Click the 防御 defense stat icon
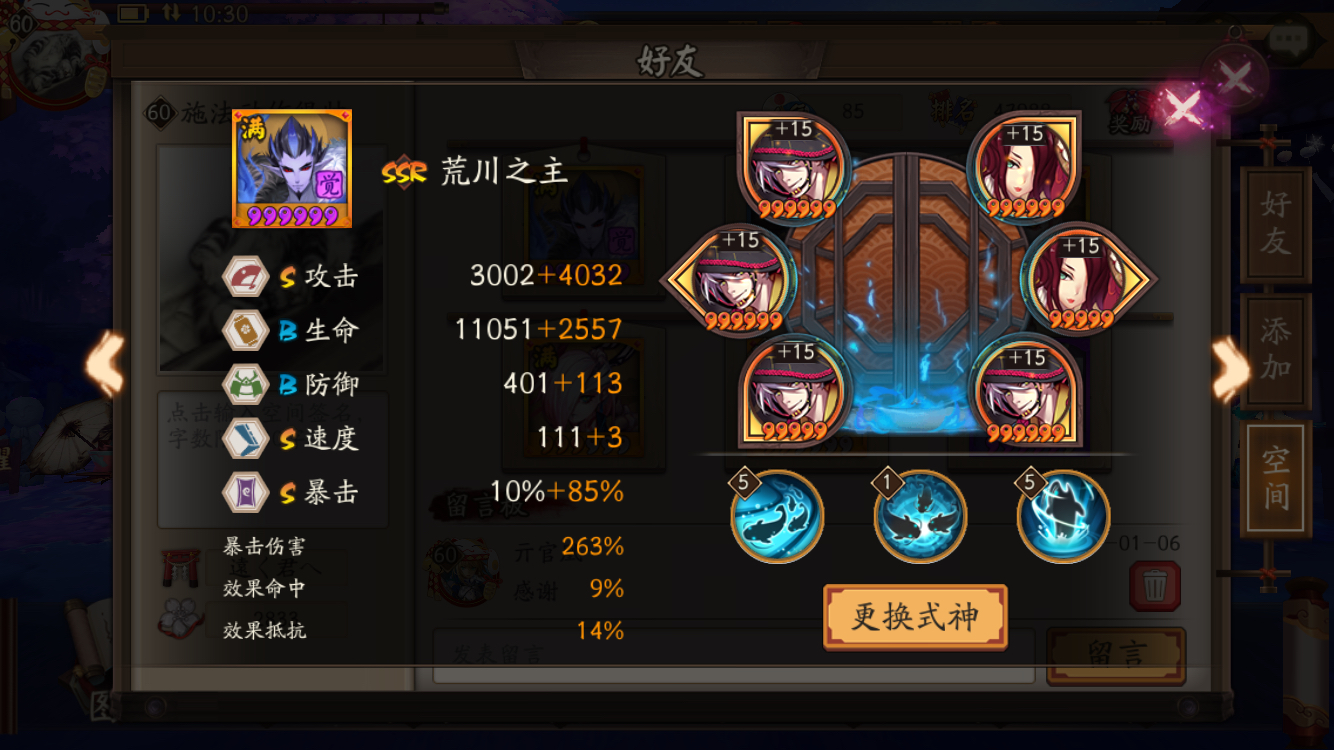 [x=245, y=383]
